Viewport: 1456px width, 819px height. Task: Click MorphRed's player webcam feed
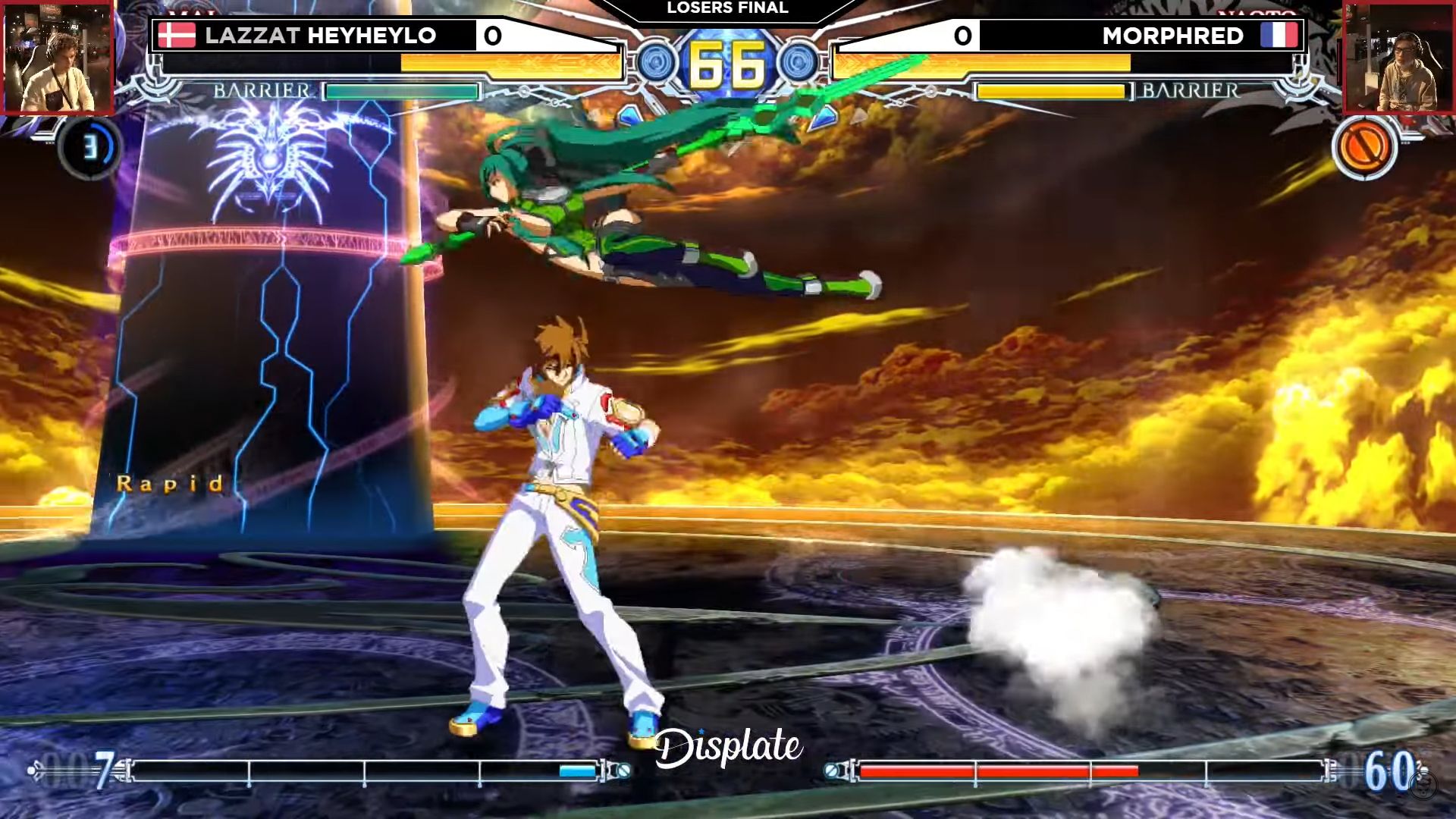pos(1398,58)
